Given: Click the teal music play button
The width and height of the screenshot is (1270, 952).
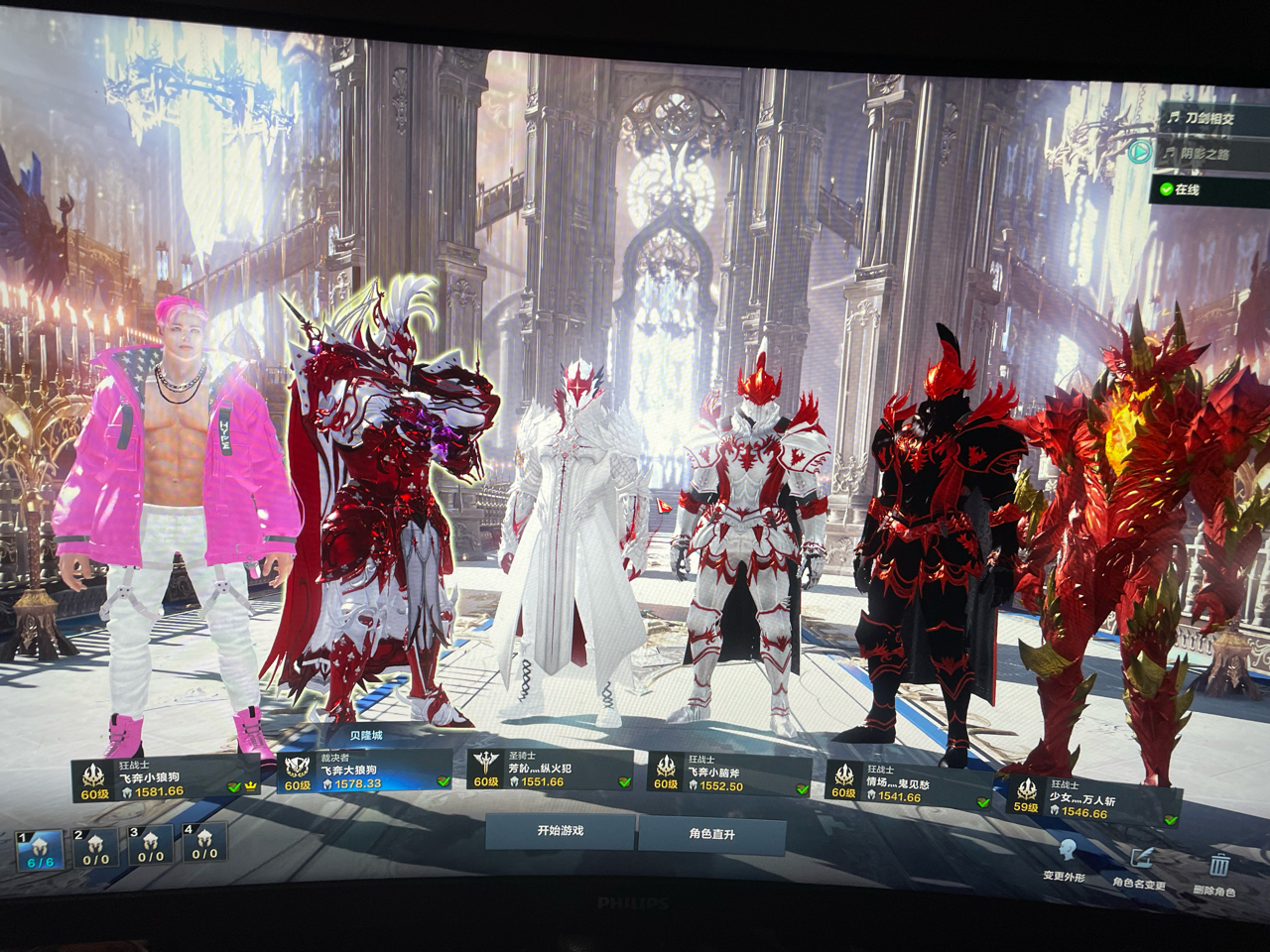Looking at the screenshot, I should tap(1140, 152).
